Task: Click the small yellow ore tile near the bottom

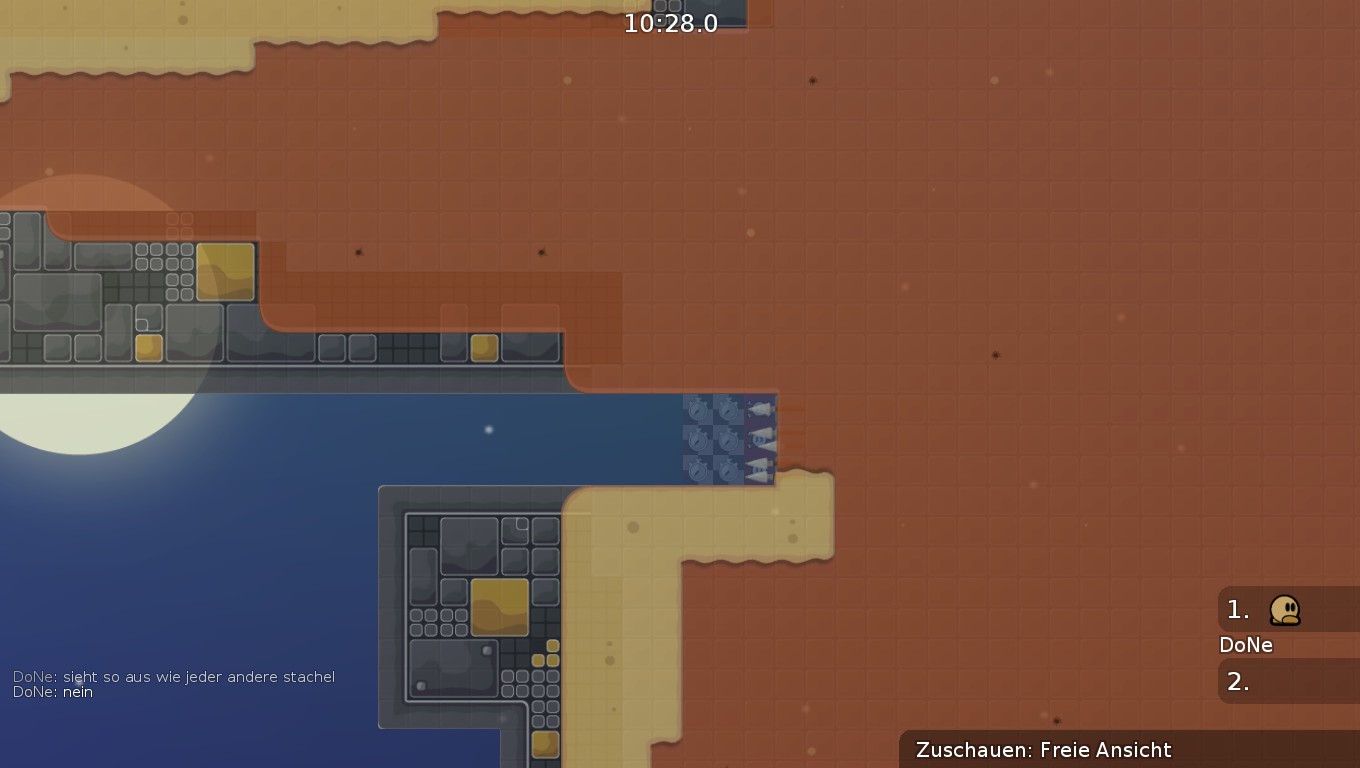Action: click(x=545, y=743)
